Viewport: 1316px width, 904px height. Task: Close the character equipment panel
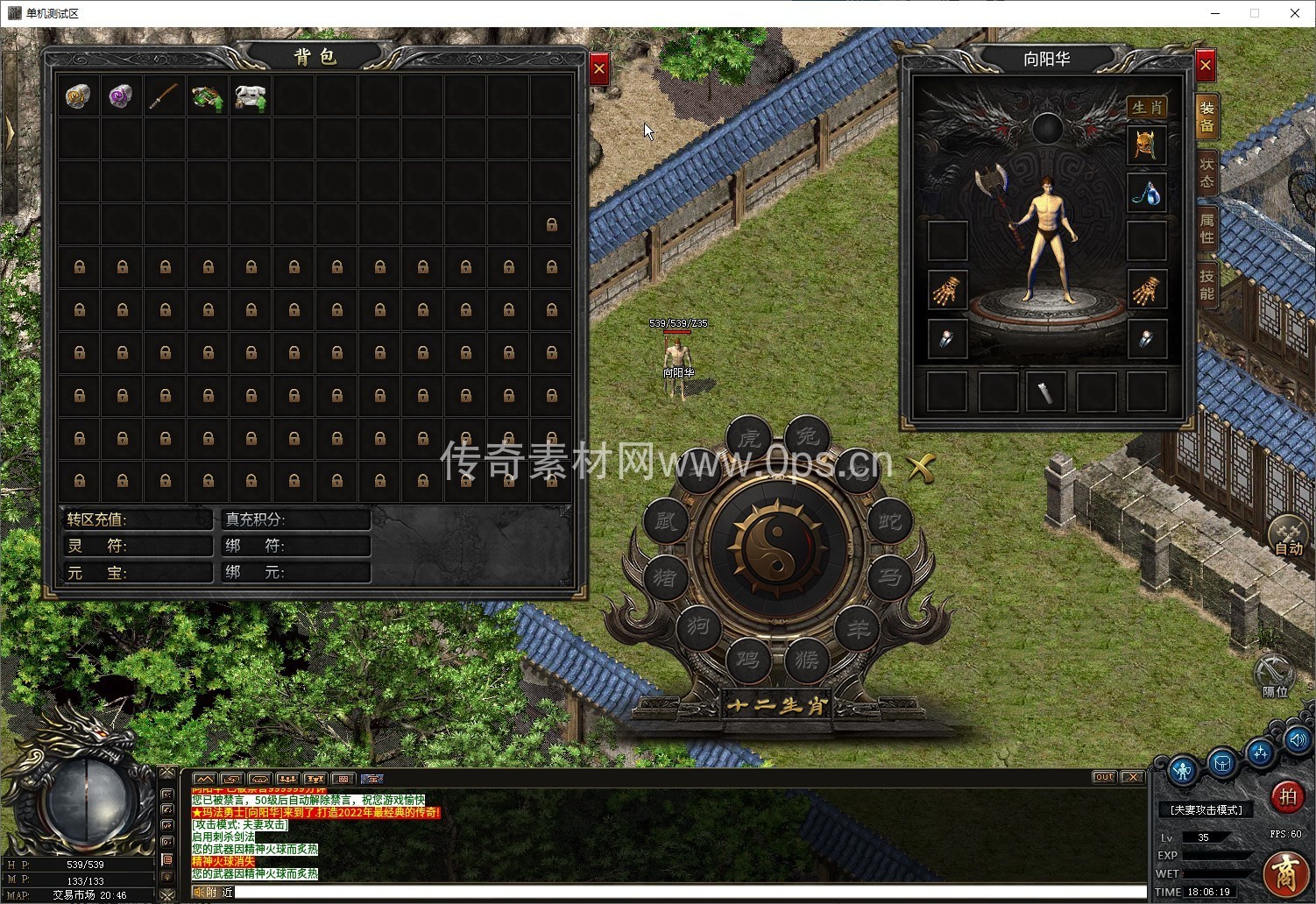1206,66
